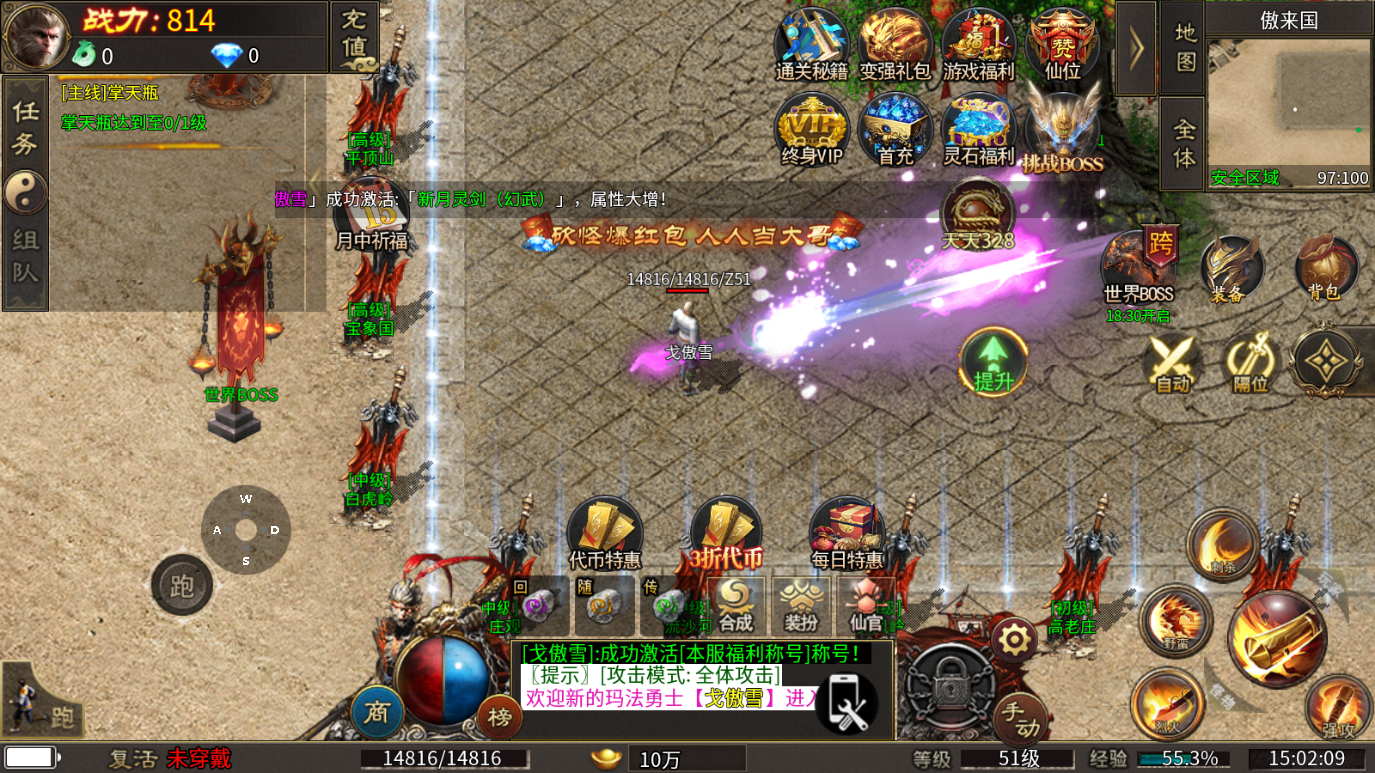Open the gear settings button

point(1013,639)
